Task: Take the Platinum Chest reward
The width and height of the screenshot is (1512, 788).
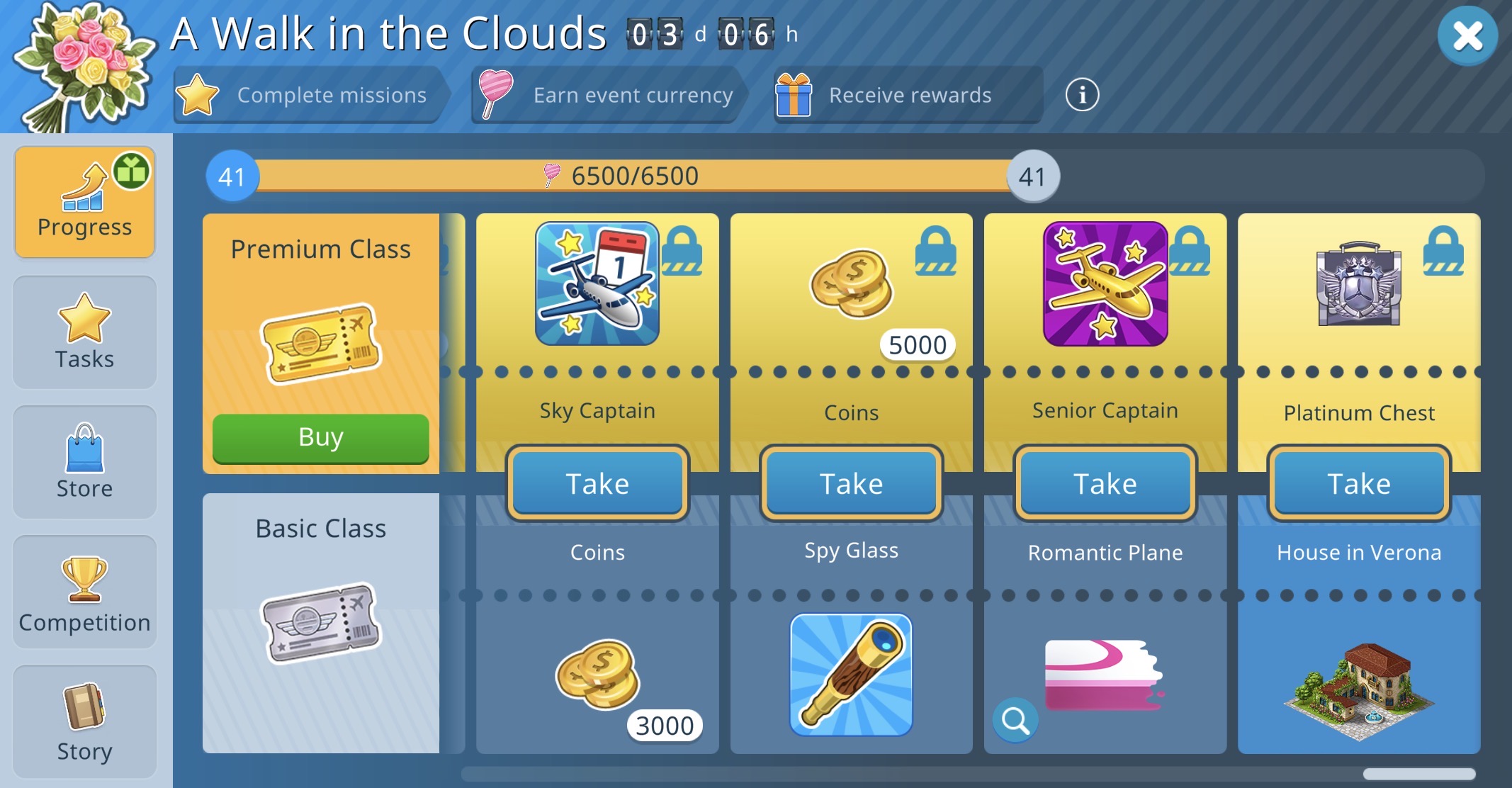Action: [x=1358, y=484]
